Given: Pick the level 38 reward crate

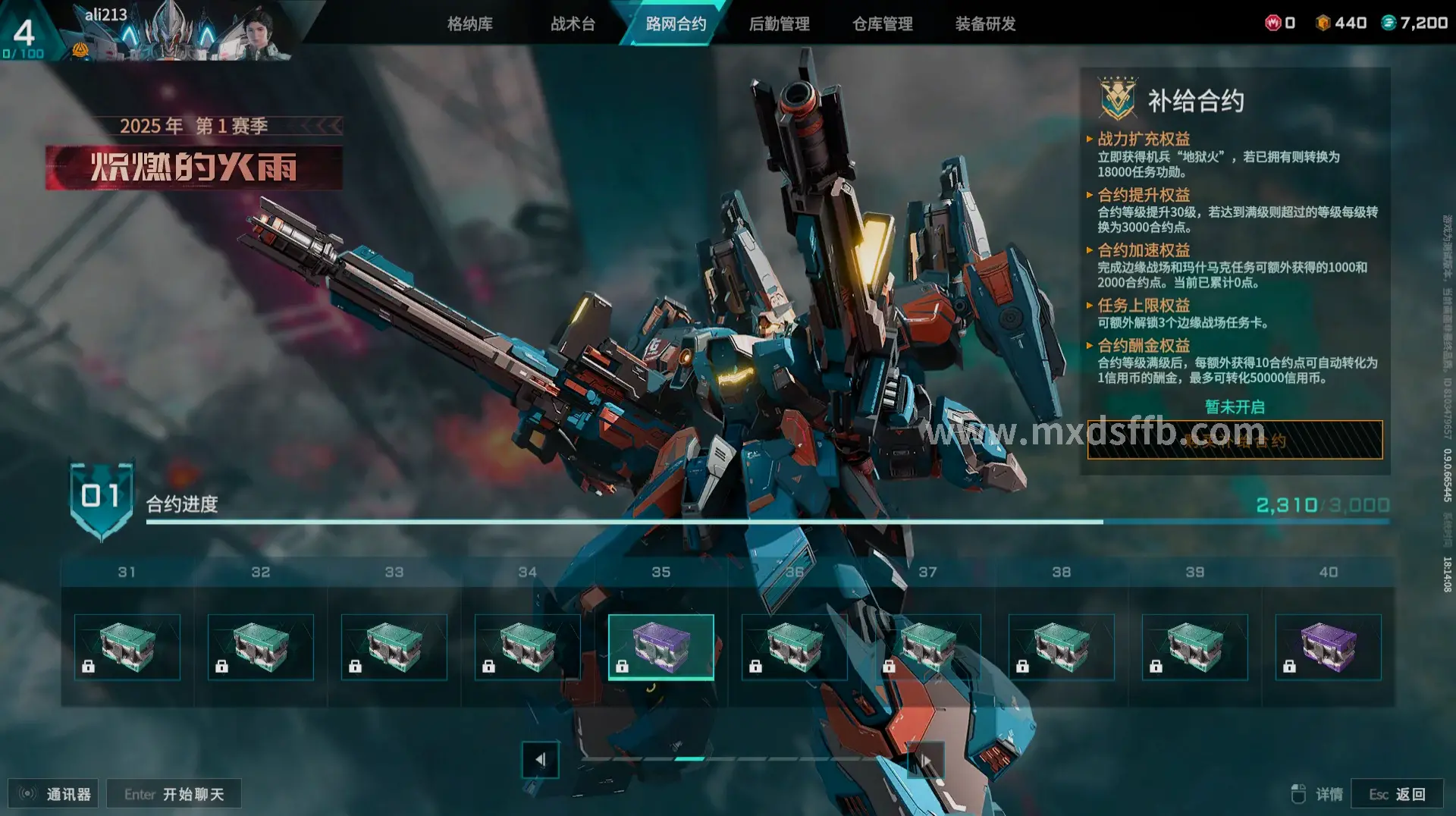Looking at the screenshot, I should (1062, 647).
